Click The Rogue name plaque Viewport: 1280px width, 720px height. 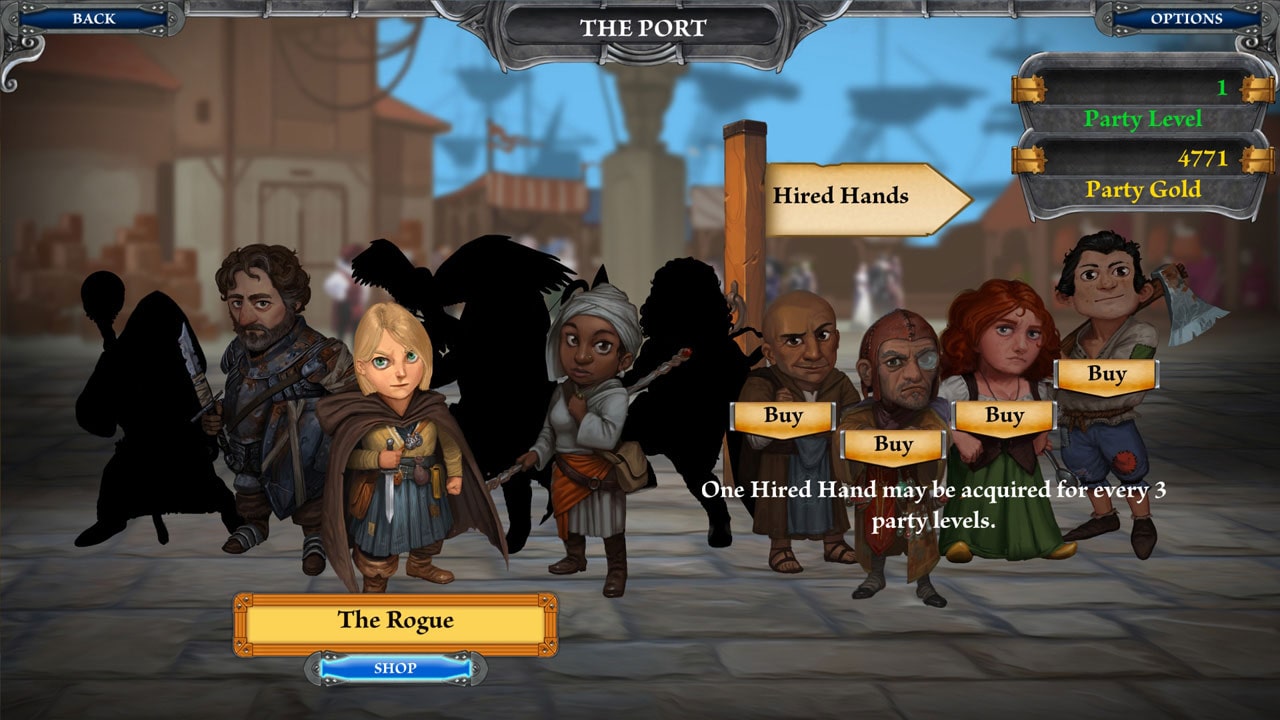396,620
